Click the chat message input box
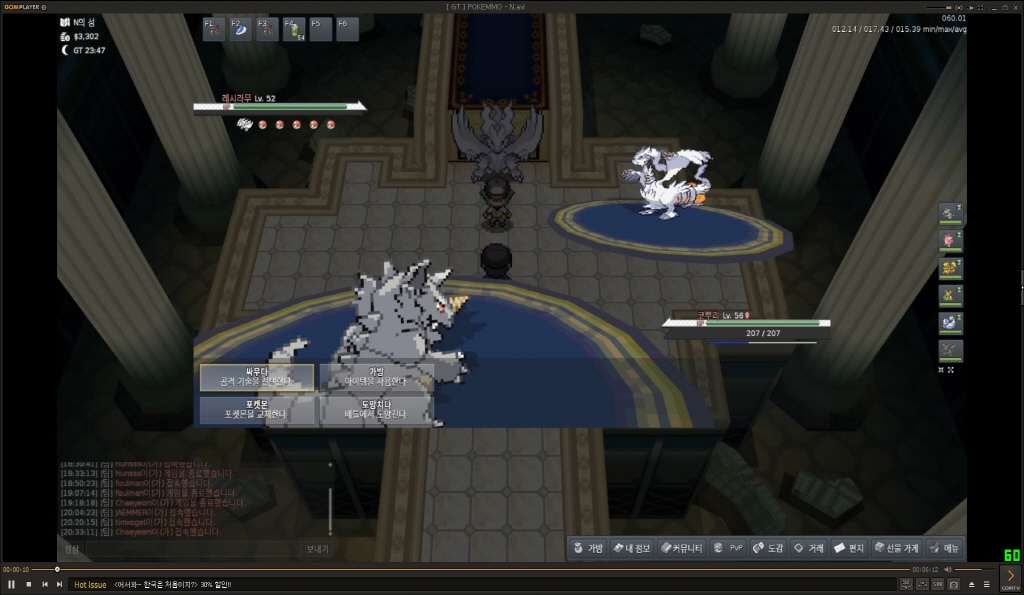Screen dimensions: 1024x595 click(x=180, y=549)
